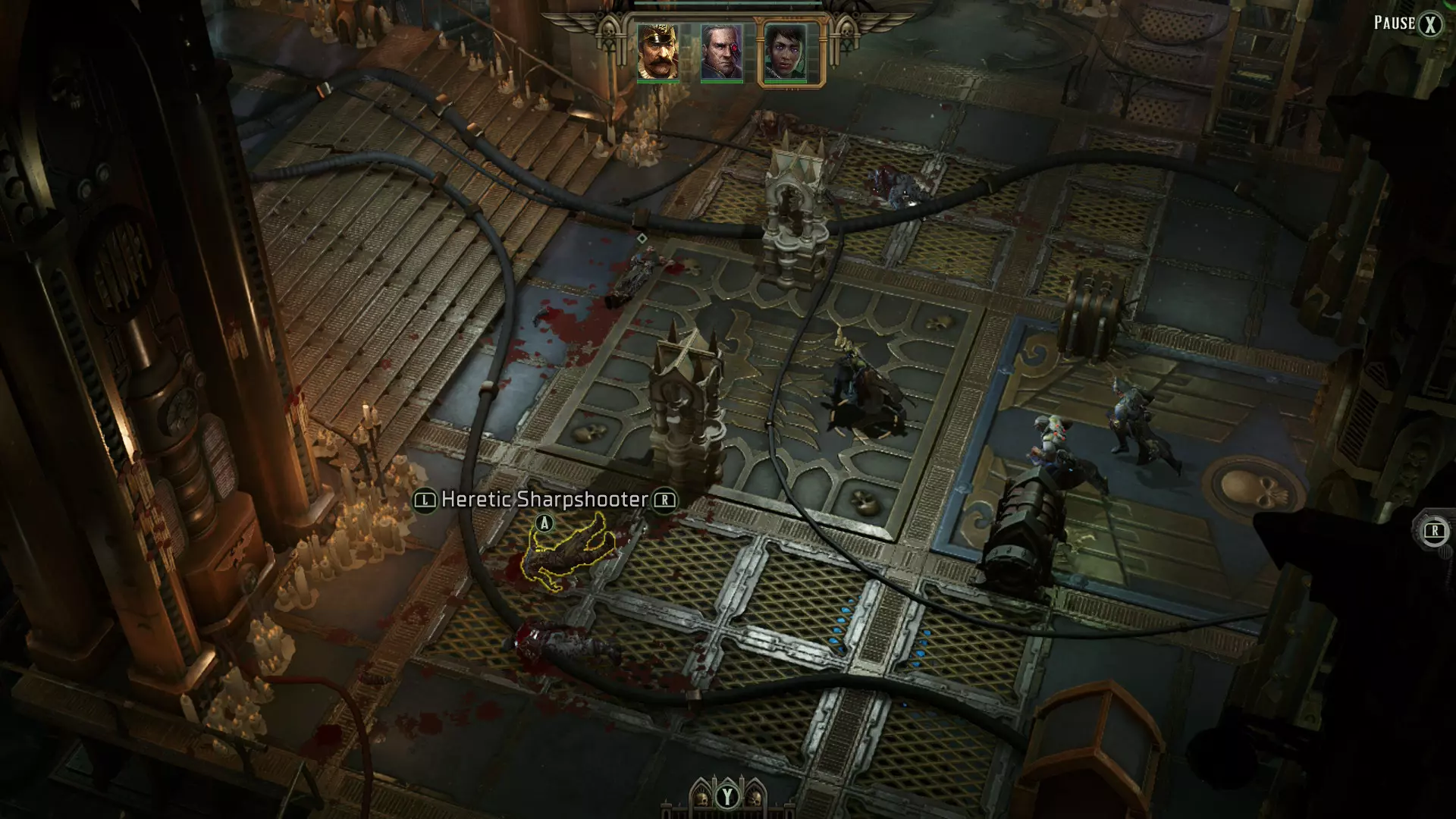This screenshot has width=1456, height=819.
Task: Choose the portrait with the red bionic eye
Action: coord(721,52)
